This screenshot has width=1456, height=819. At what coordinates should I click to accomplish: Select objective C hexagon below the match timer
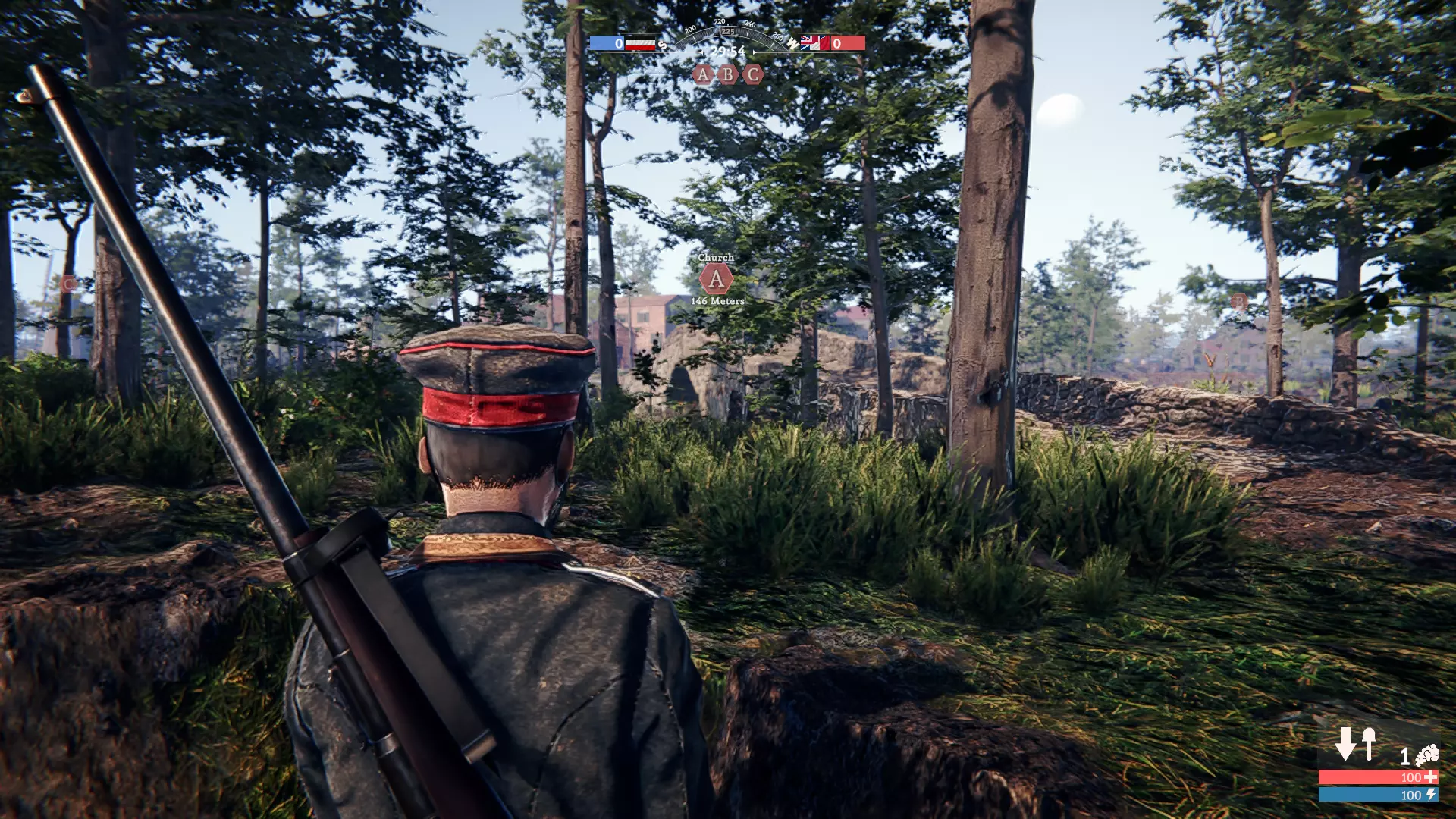coord(752,74)
